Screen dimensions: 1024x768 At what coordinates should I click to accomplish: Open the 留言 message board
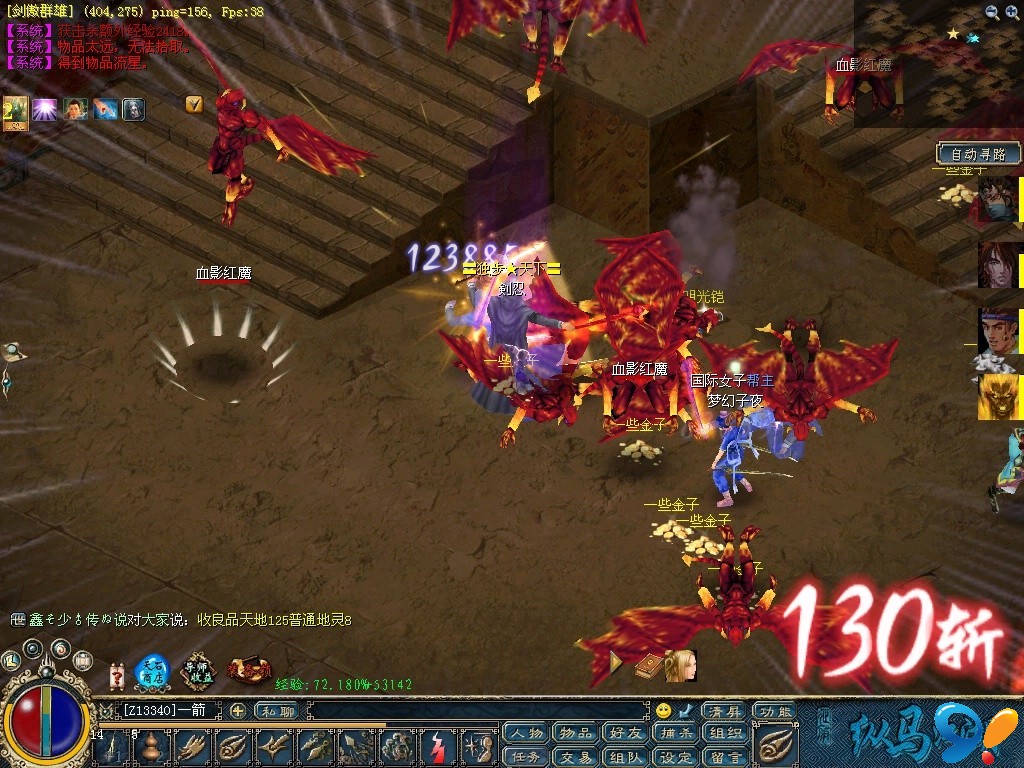(727, 757)
